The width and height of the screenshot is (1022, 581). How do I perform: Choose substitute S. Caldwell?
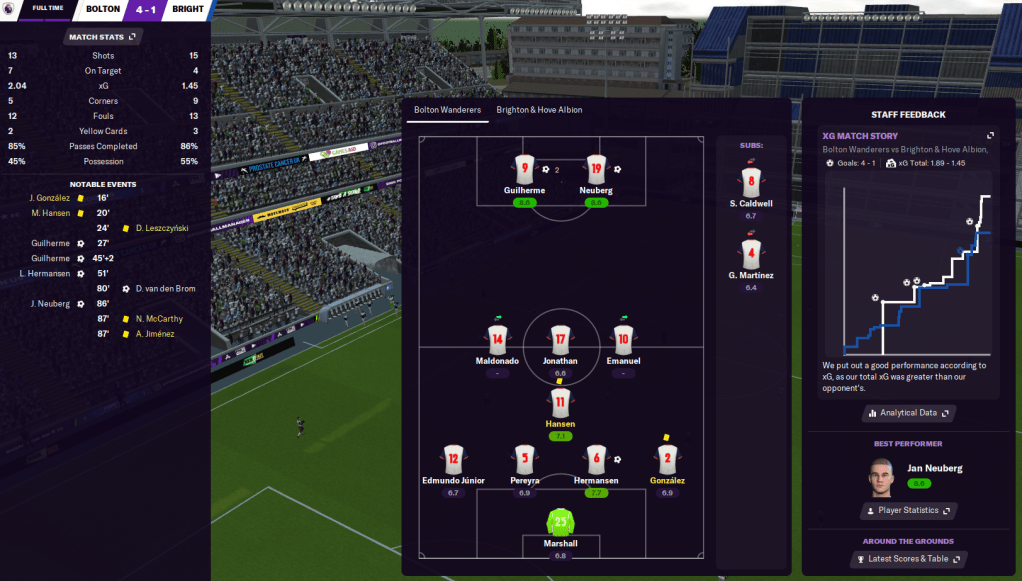(x=751, y=183)
